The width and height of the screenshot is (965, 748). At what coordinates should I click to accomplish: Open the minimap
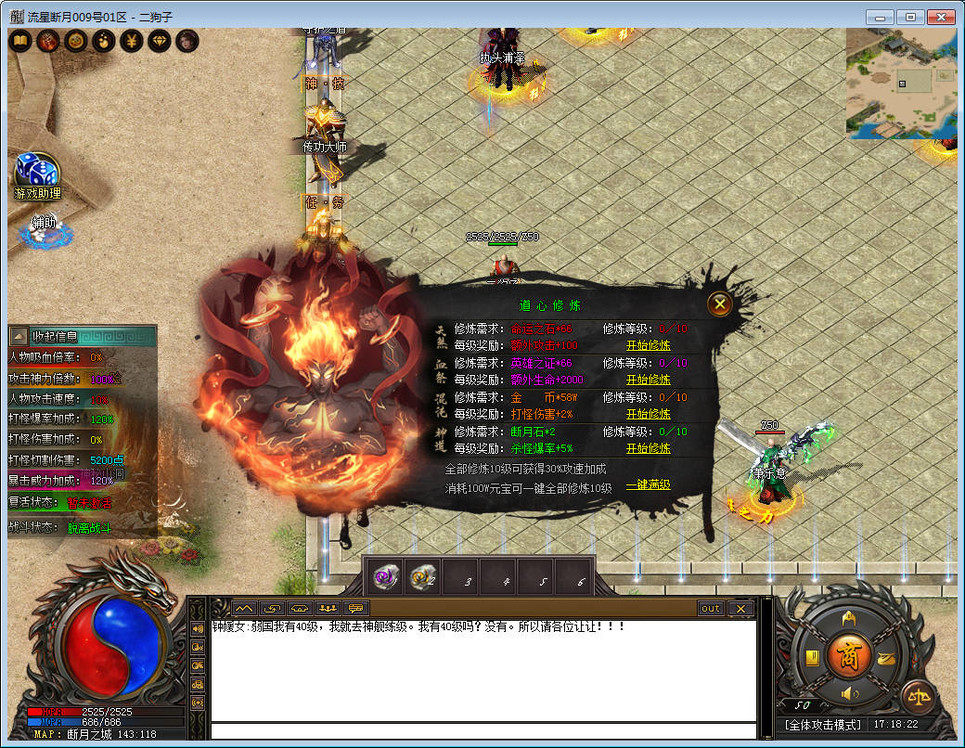coord(900,84)
